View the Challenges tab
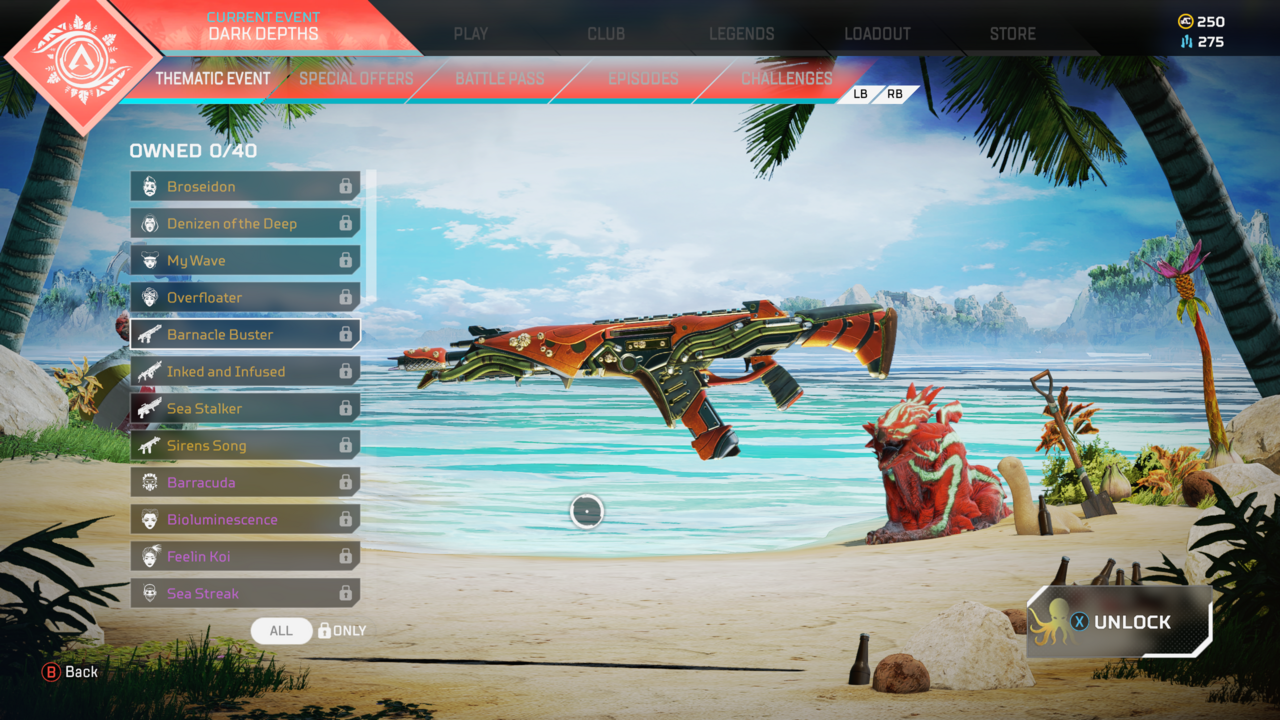Viewport: 1280px width, 720px height. [786, 78]
